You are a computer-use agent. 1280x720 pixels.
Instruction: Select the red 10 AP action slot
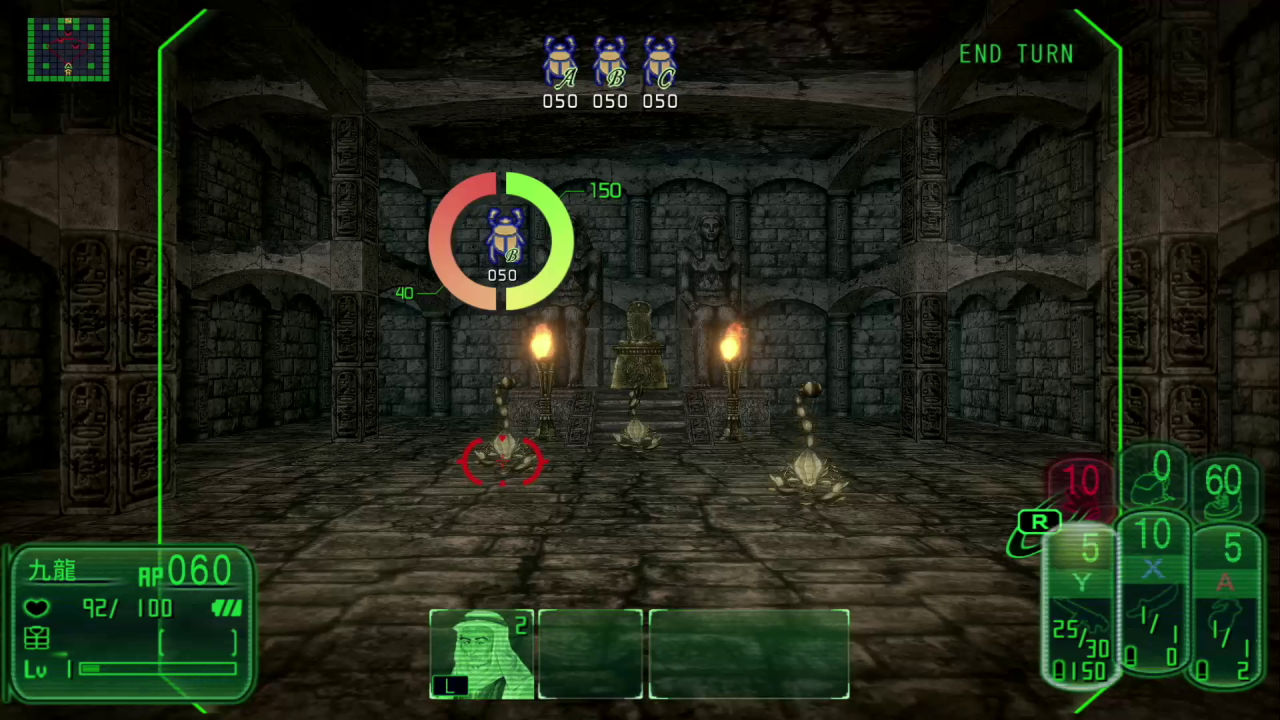(1080, 483)
